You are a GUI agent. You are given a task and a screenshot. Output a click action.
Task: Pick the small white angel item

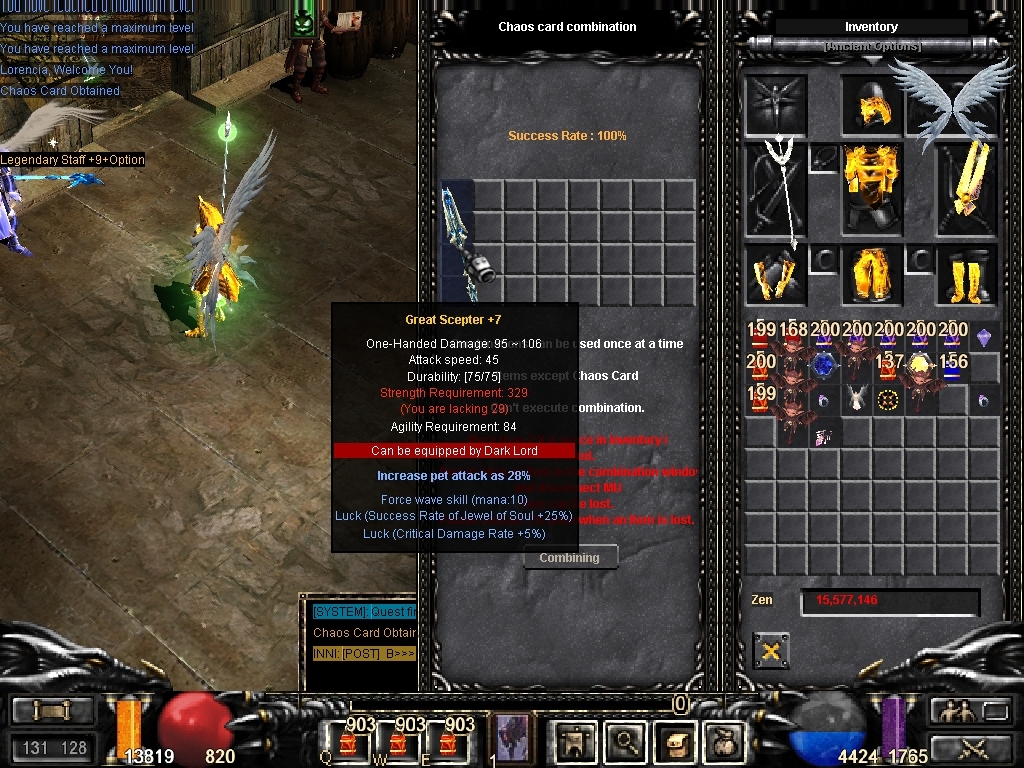(x=855, y=399)
